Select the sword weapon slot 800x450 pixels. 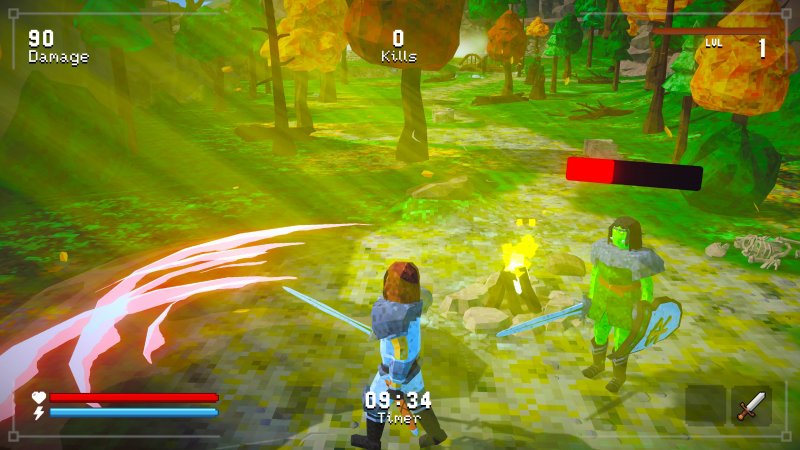coord(751,406)
